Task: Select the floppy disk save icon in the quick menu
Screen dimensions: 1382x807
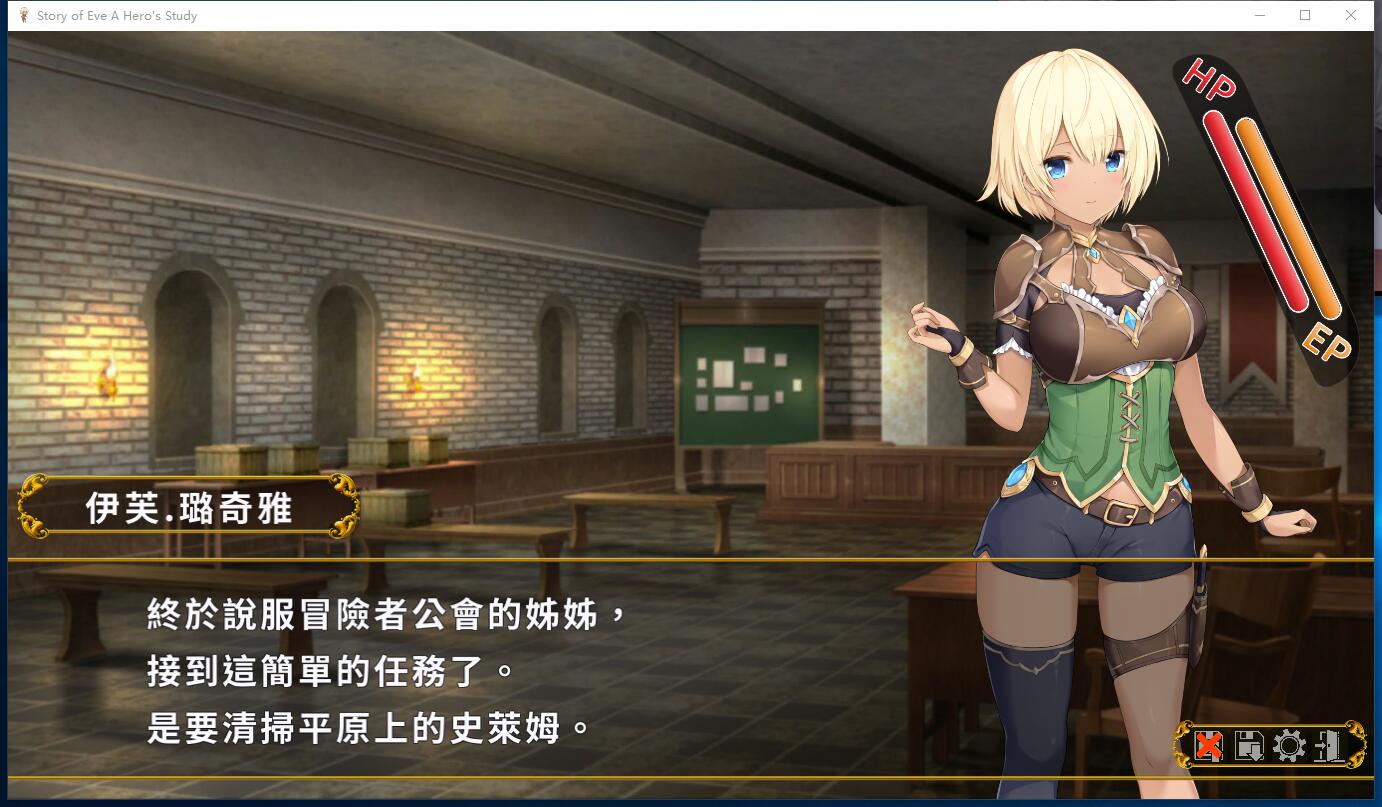Action: pyautogui.click(x=1247, y=745)
